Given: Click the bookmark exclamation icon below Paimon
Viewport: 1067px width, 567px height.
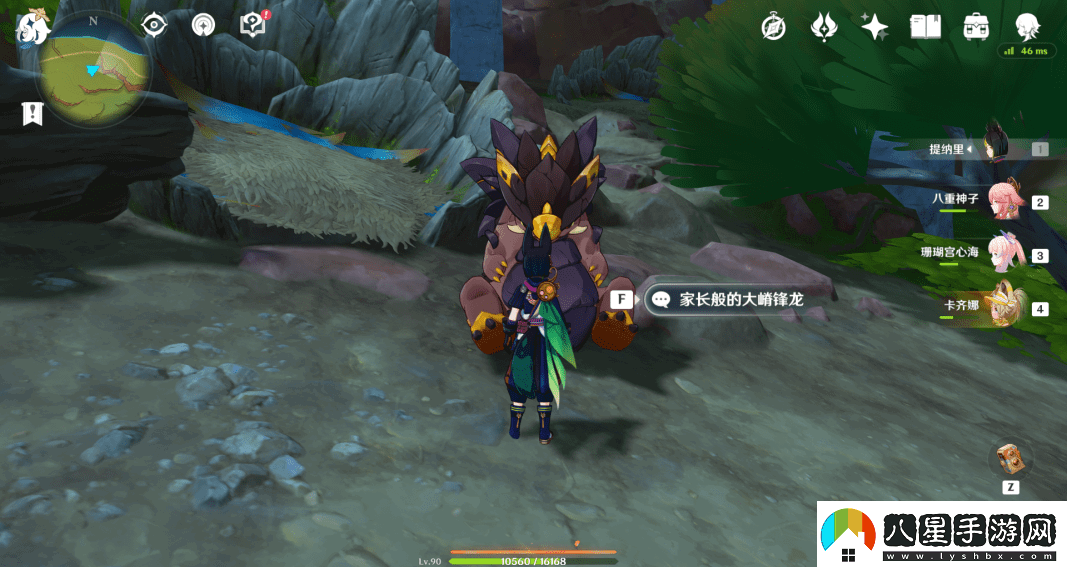Looking at the screenshot, I should [32, 113].
